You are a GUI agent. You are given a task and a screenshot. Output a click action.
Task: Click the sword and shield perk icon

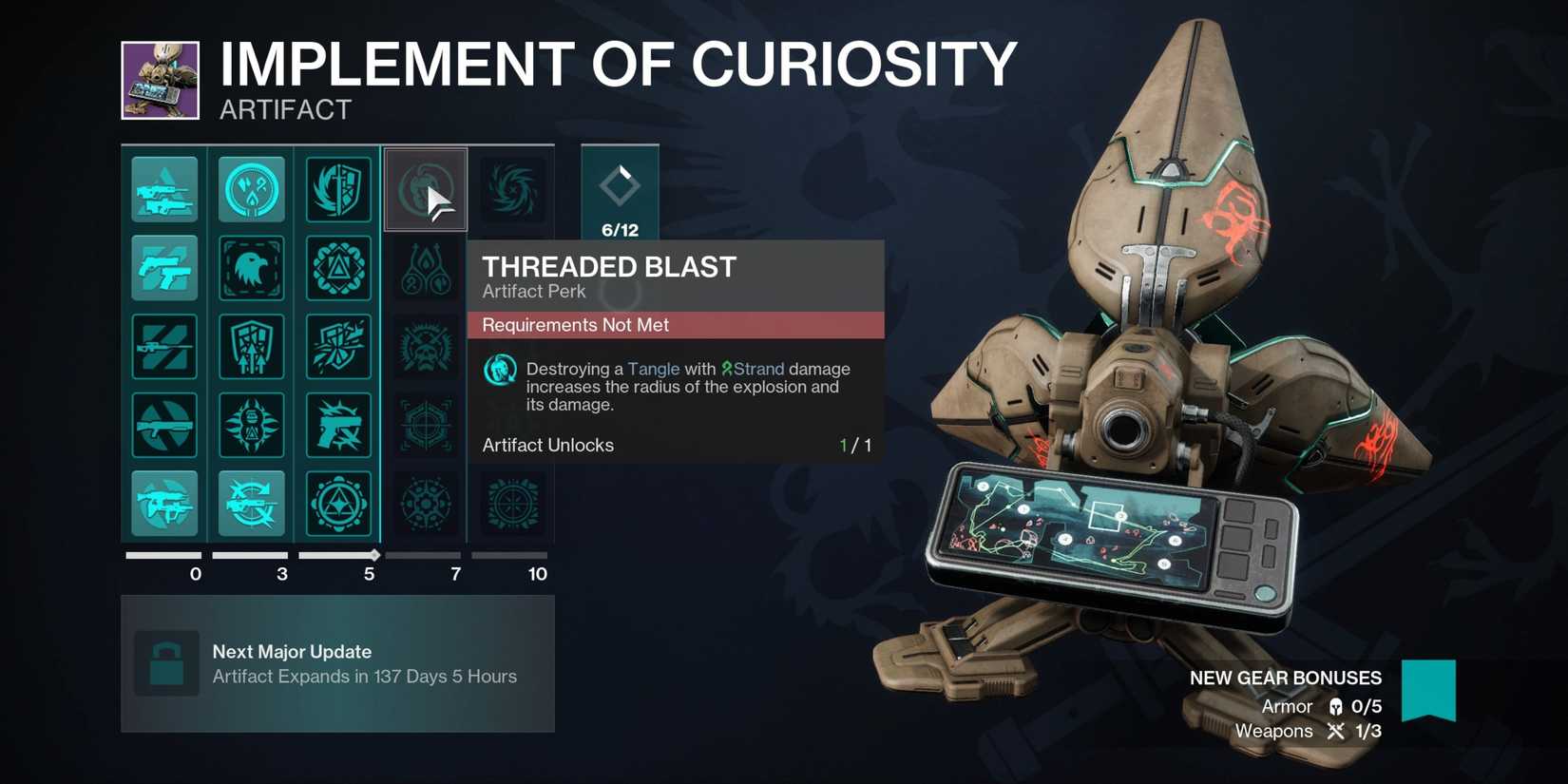339,189
